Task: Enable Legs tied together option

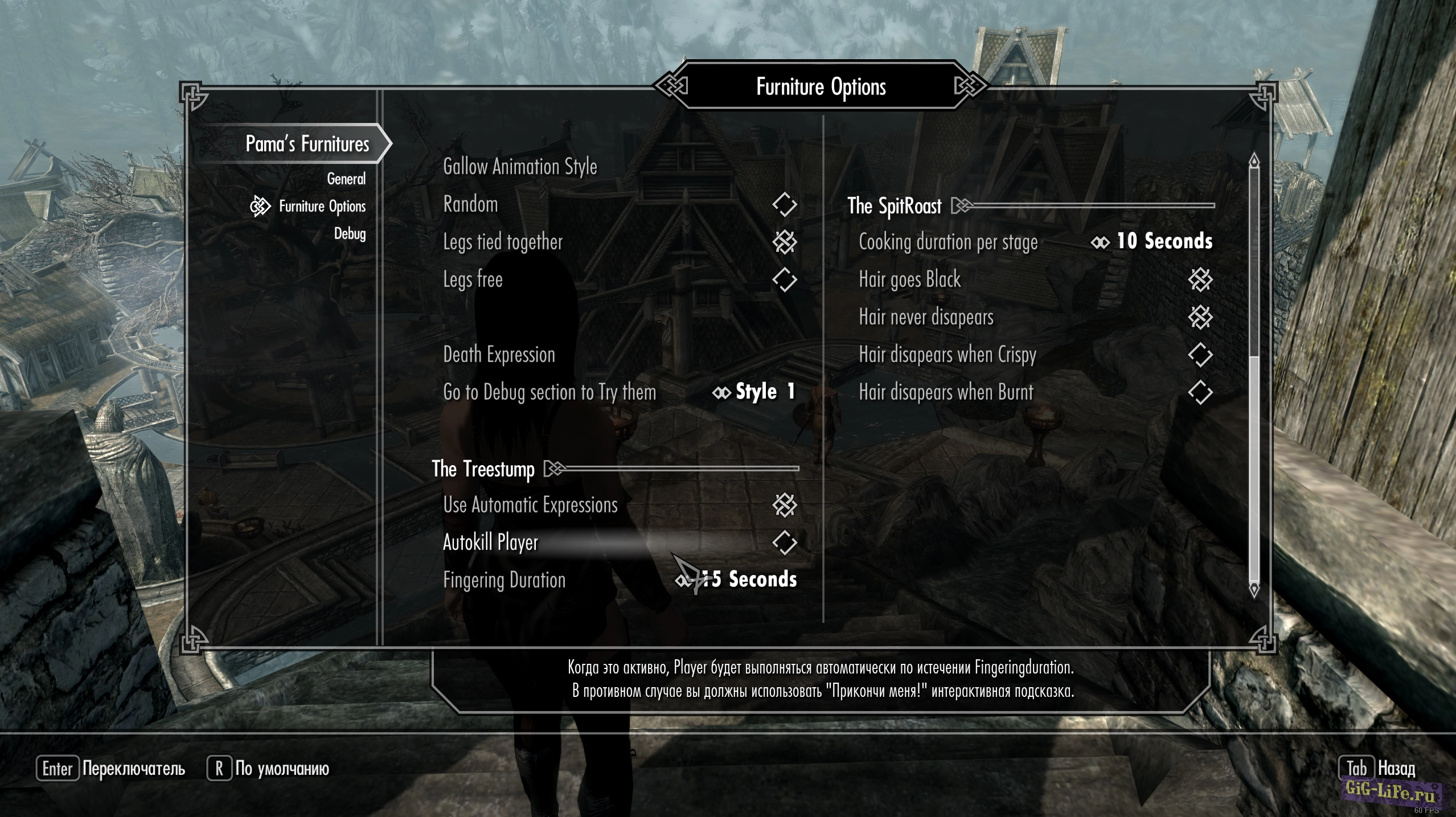Action: pyautogui.click(x=784, y=242)
